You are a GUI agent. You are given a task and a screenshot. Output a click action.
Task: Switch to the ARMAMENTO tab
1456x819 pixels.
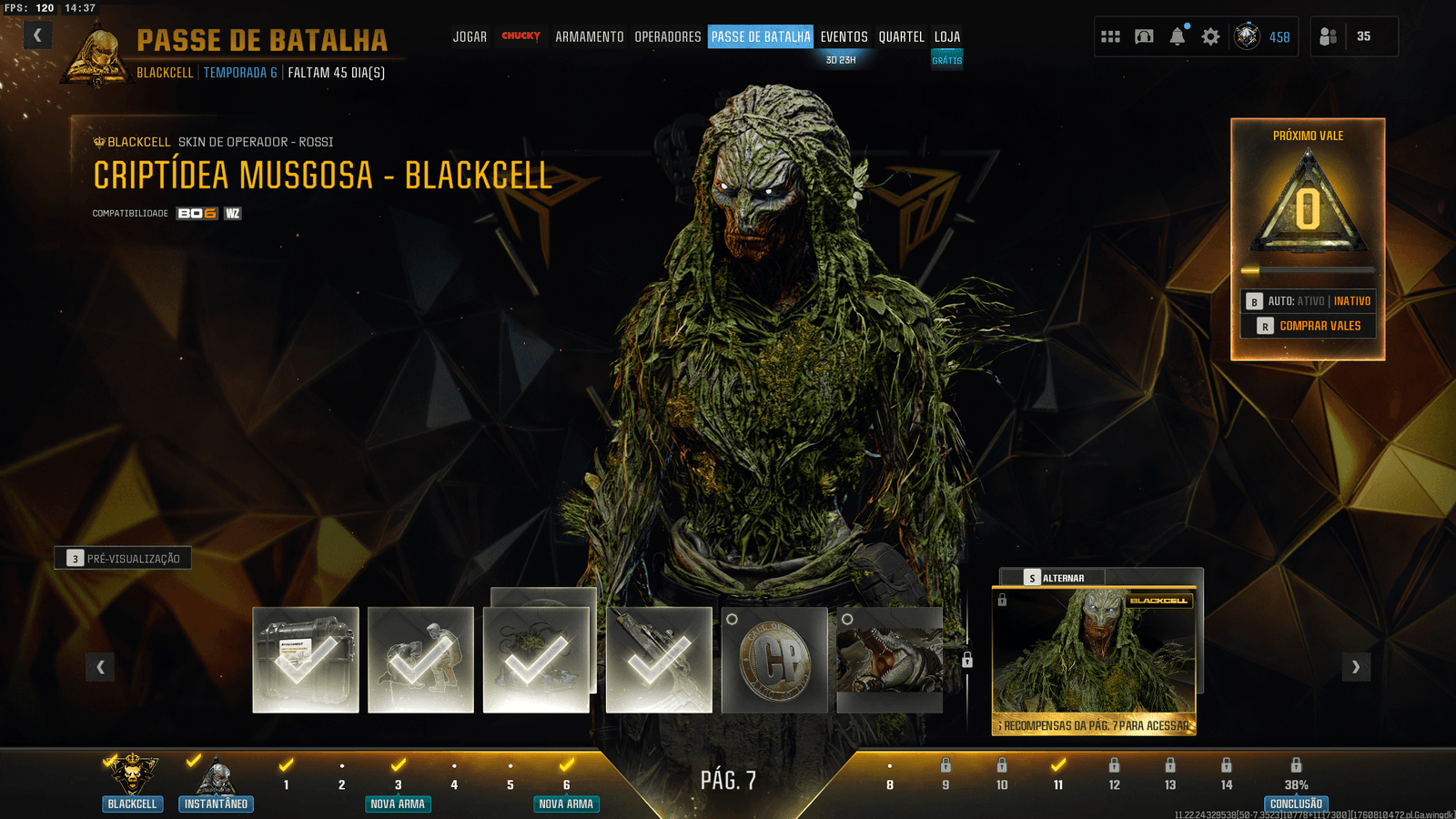(x=590, y=36)
